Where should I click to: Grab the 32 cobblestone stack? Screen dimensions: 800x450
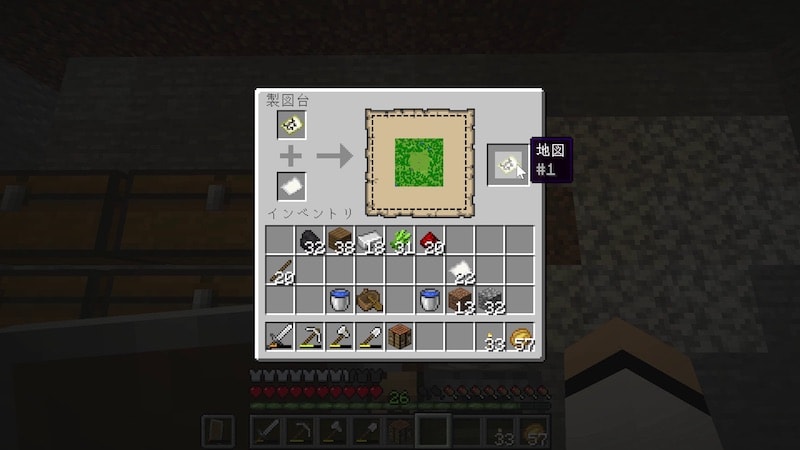pos(490,300)
